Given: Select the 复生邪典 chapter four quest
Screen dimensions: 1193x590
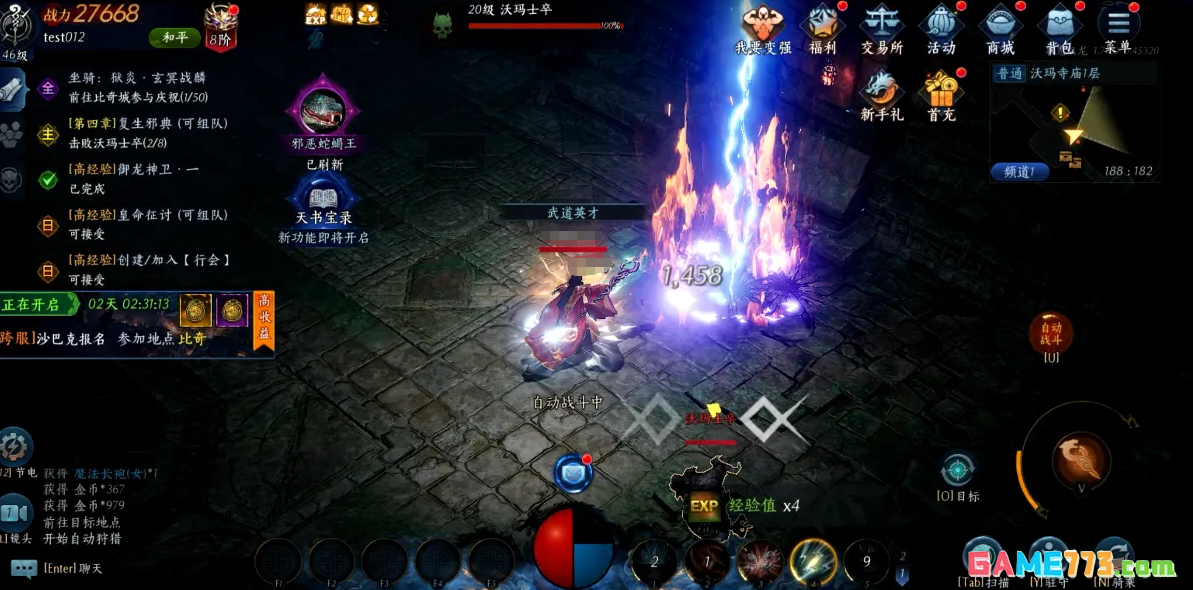Looking at the screenshot, I should coord(148,132).
